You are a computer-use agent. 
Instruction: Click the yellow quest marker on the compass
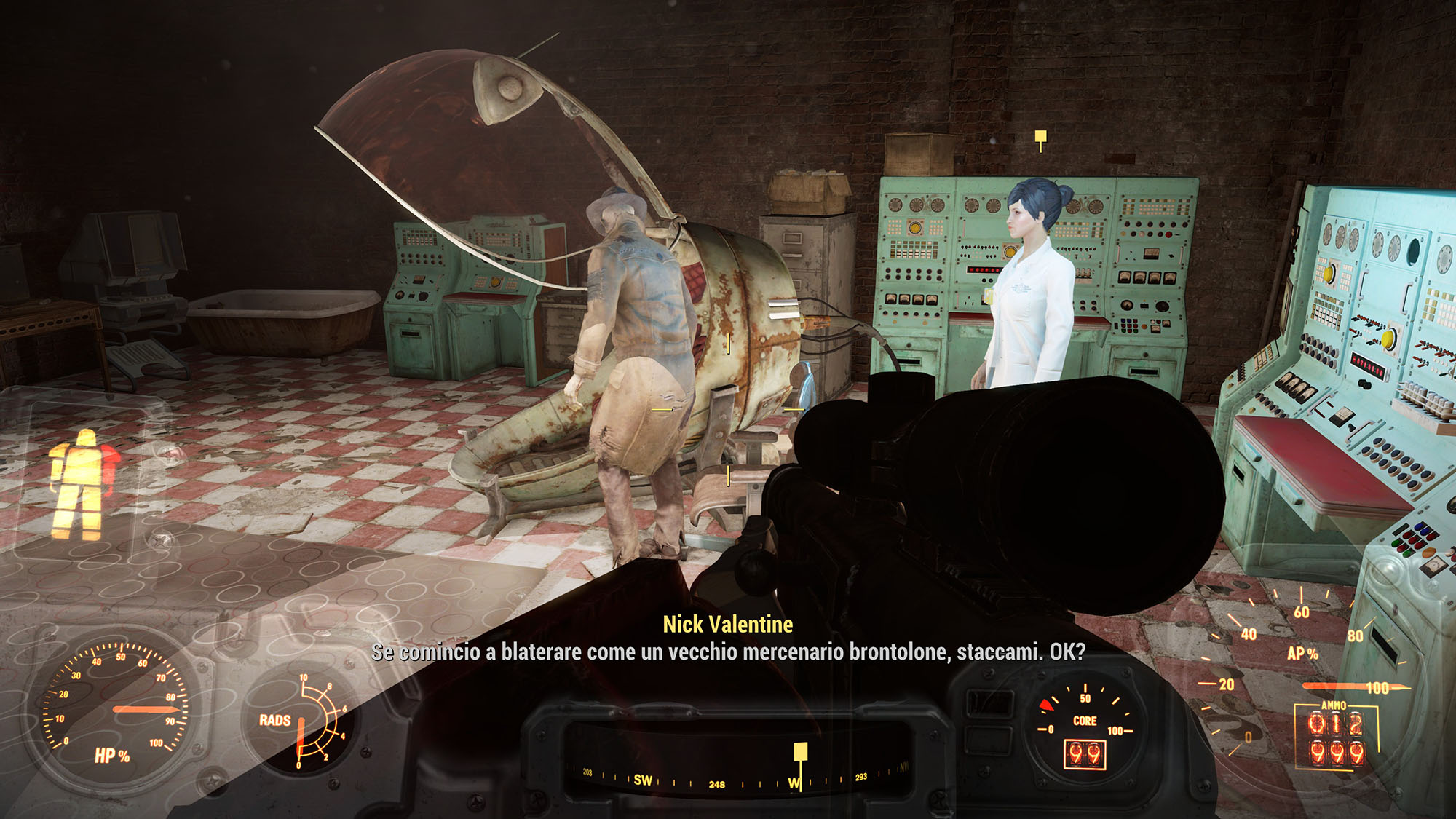[800, 753]
